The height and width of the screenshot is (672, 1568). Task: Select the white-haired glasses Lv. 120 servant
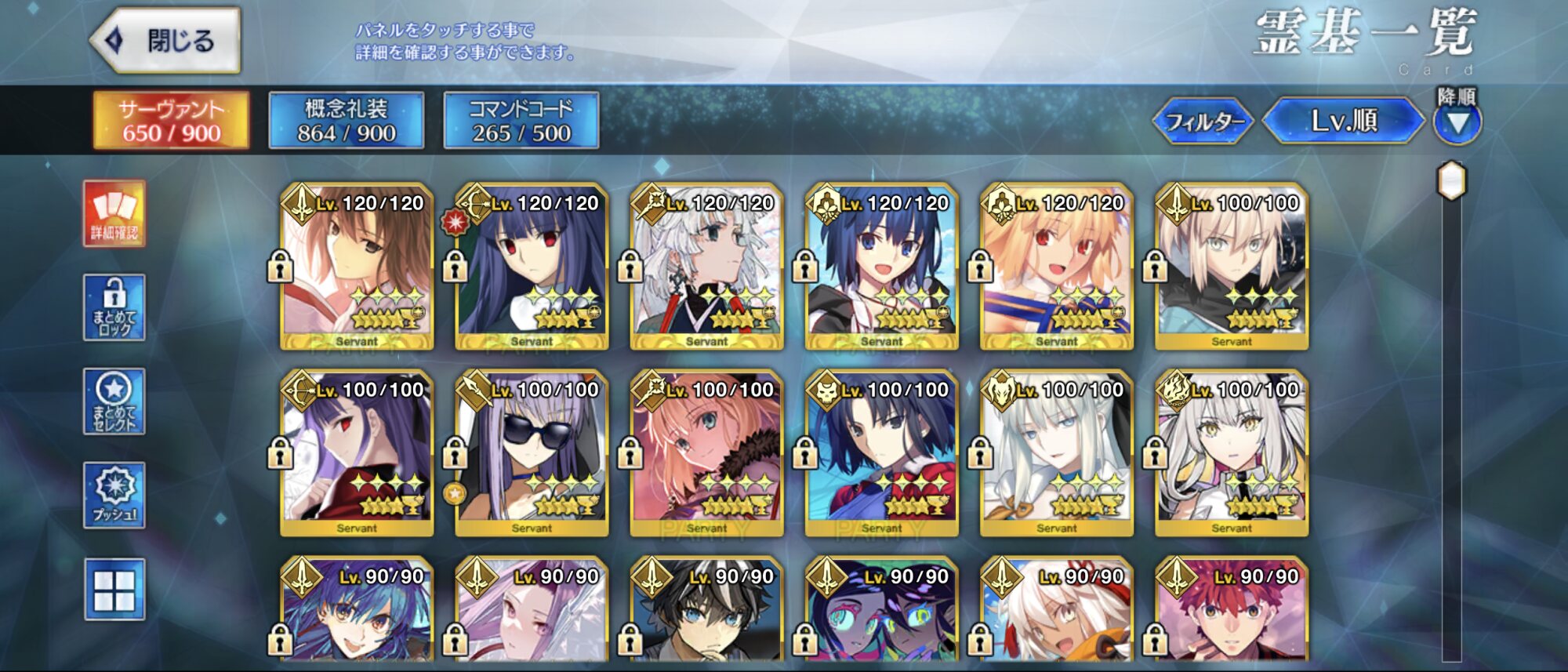tap(706, 267)
